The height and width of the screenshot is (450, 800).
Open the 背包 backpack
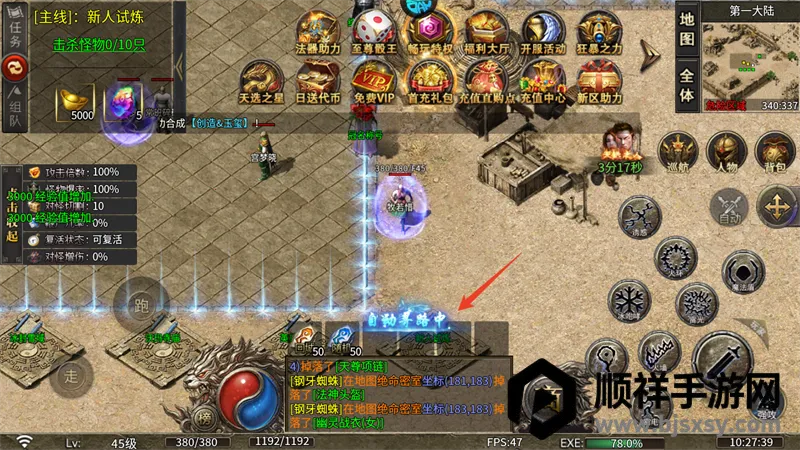774,152
